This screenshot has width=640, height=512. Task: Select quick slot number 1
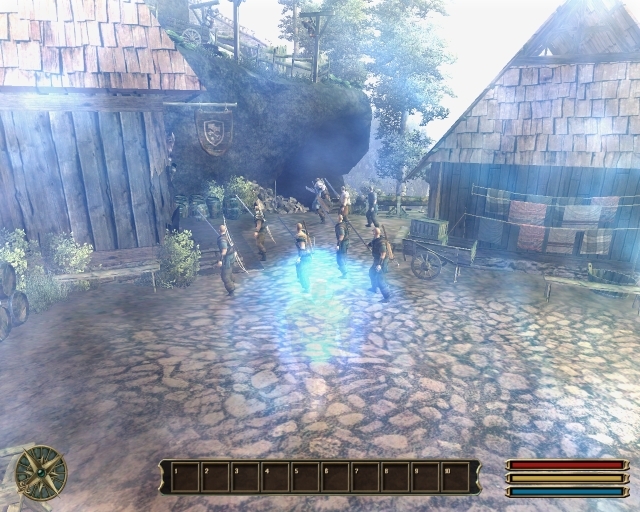185,477
